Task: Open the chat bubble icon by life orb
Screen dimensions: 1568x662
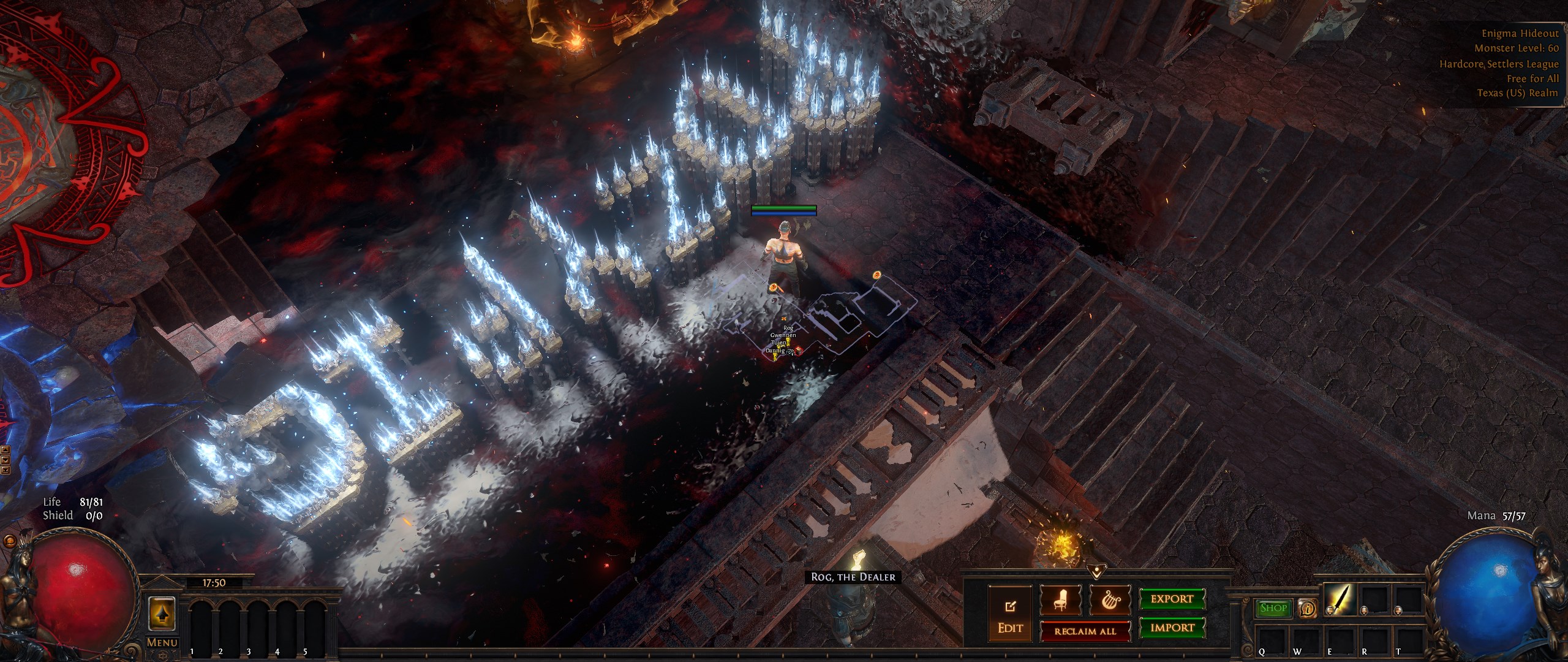Action: tap(9, 542)
